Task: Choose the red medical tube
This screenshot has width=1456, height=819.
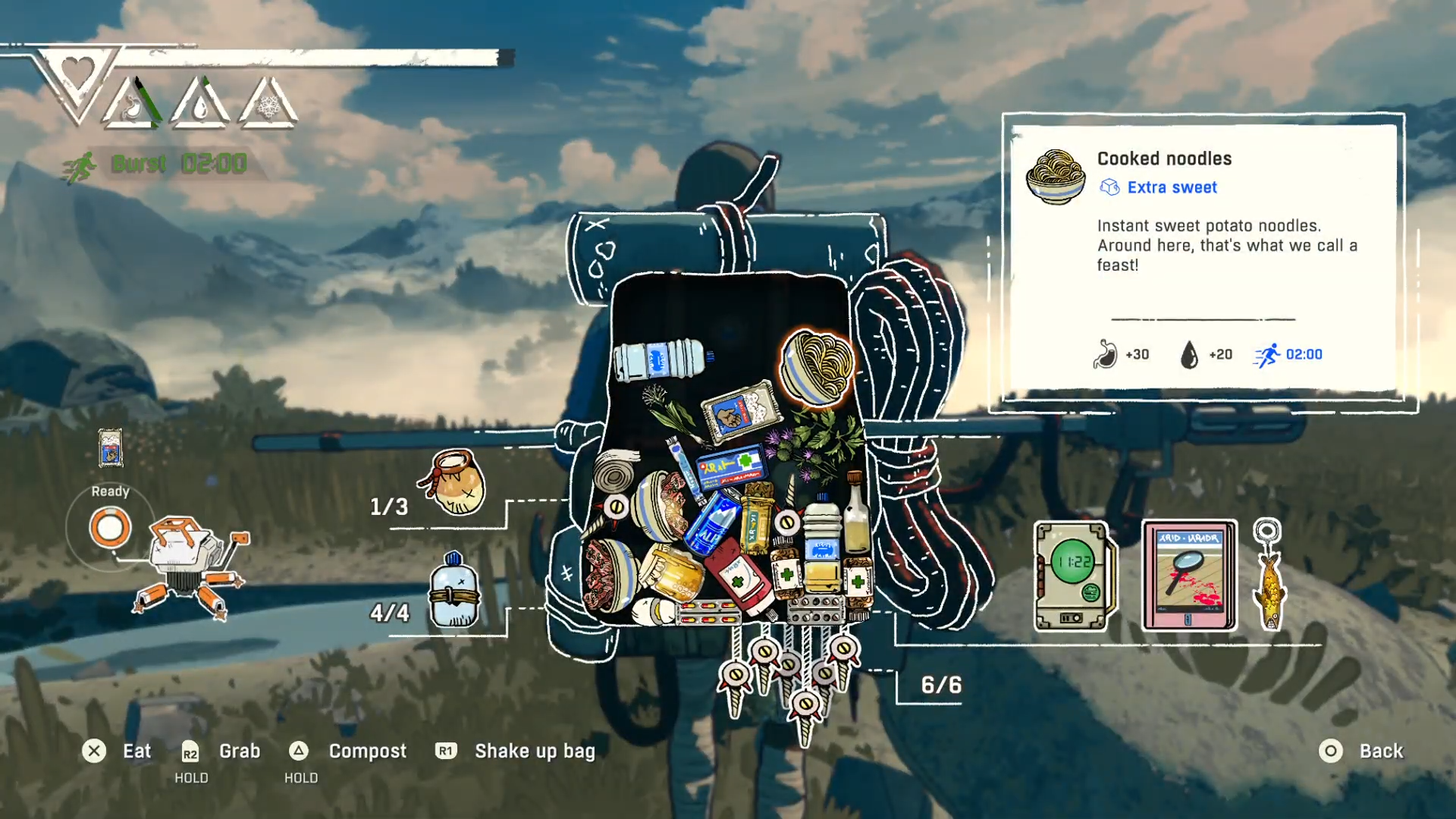Action: tap(739, 582)
